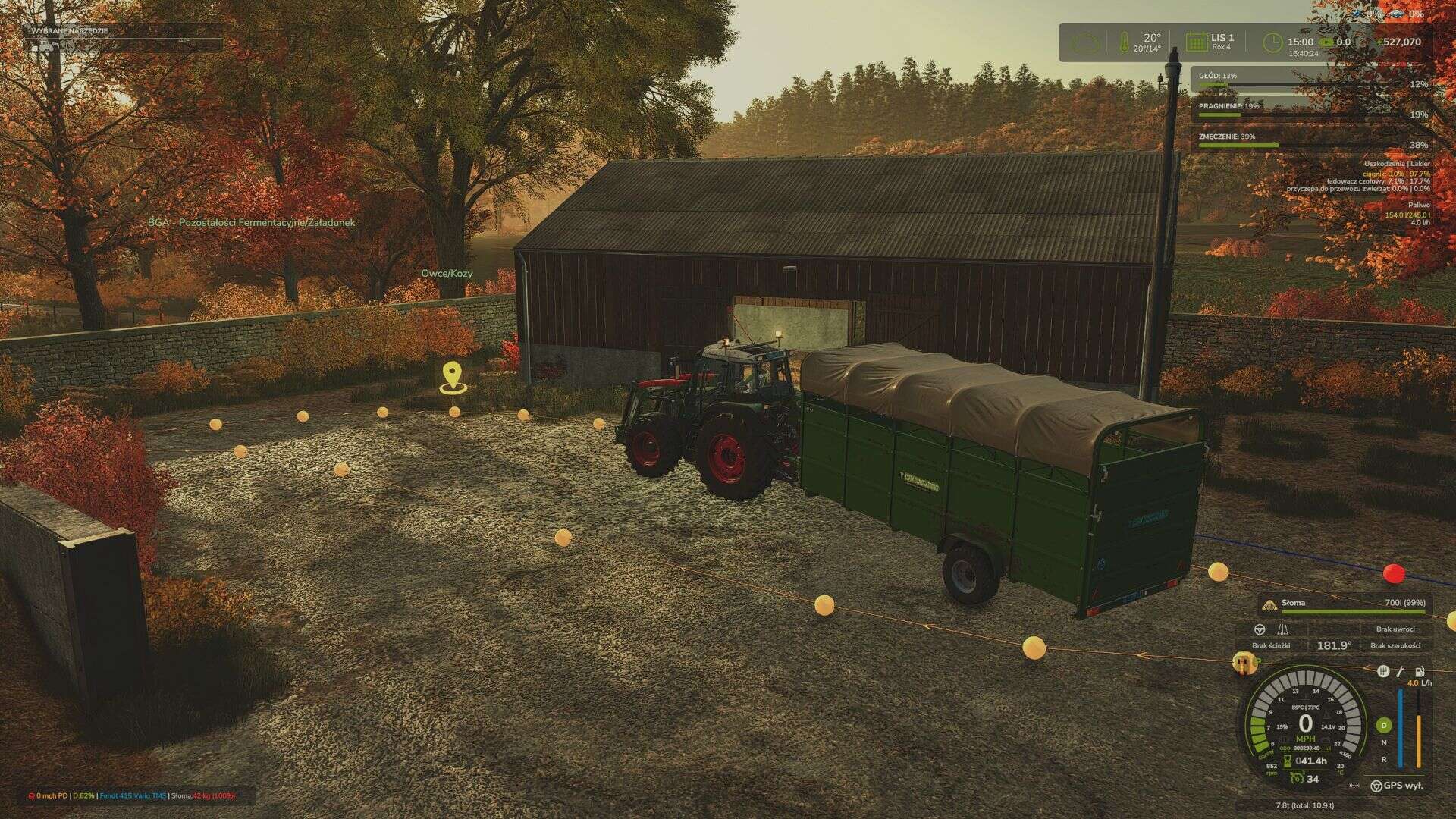Click the Owce/Kozy map label
Viewport: 1456px width, 819px height.
click(446, 272)
